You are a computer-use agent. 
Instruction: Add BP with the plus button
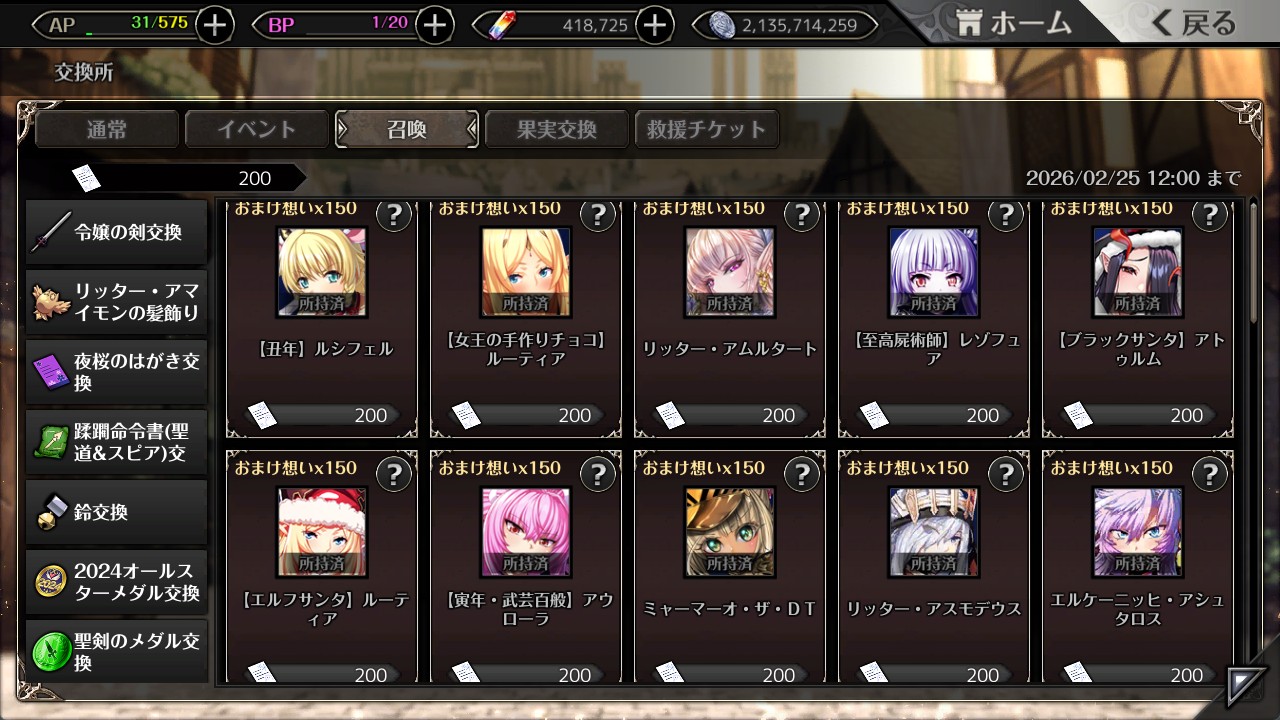pos(434,25)
